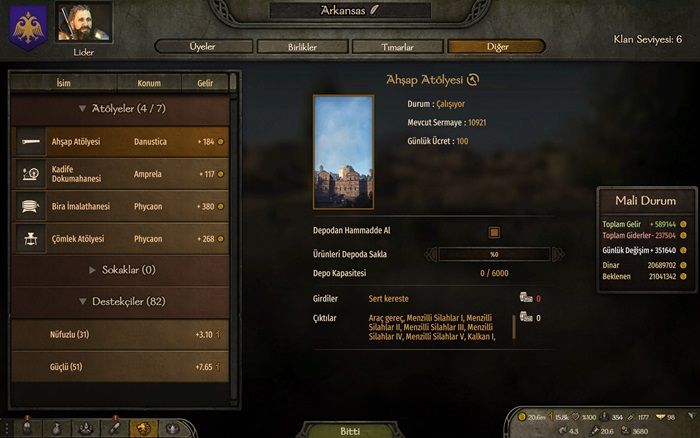Collapse the Destekçiler section
The image size is (700, 438).
pos(120,301)
